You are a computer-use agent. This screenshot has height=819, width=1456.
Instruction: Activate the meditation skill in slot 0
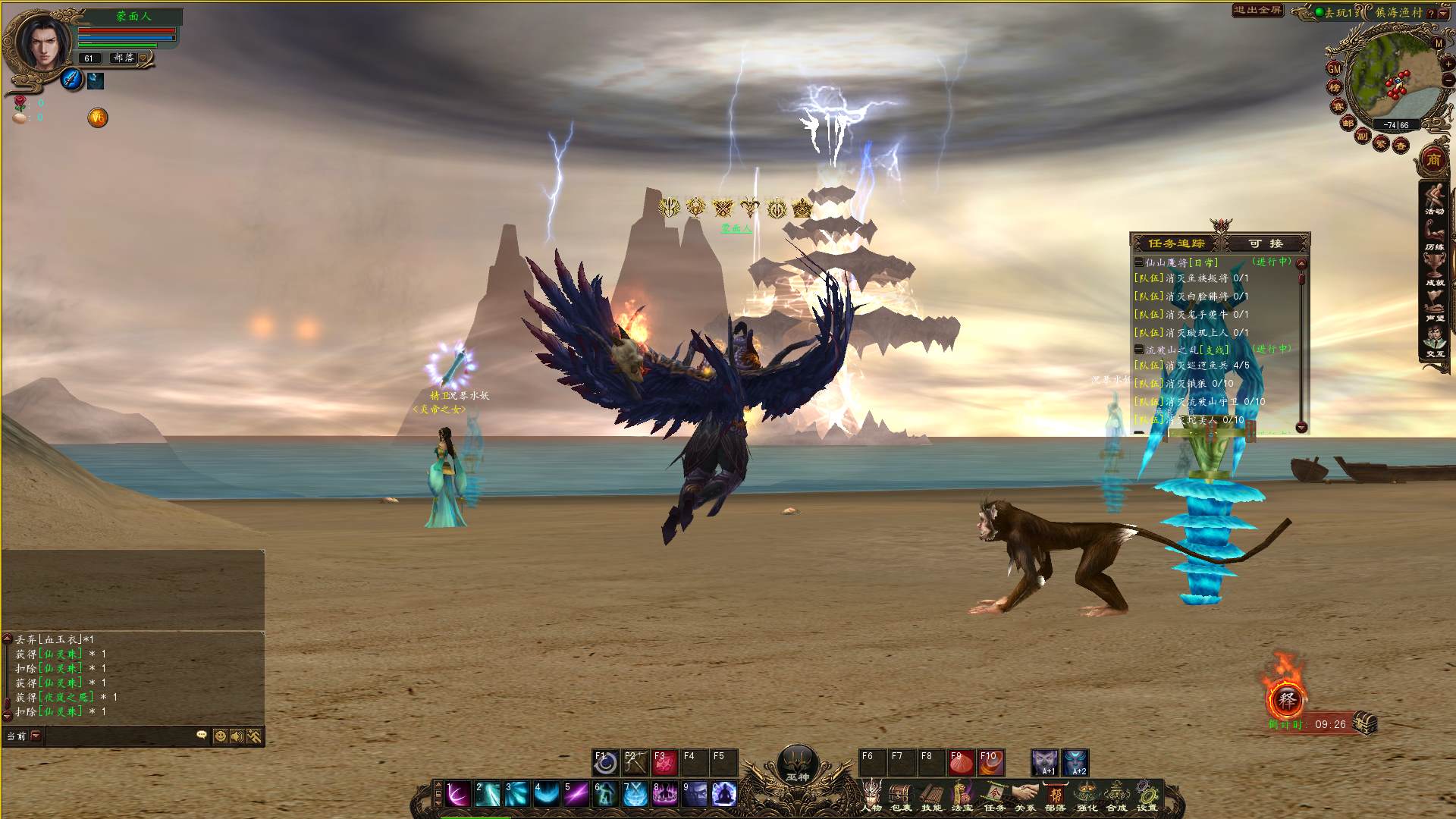[723, 794]
